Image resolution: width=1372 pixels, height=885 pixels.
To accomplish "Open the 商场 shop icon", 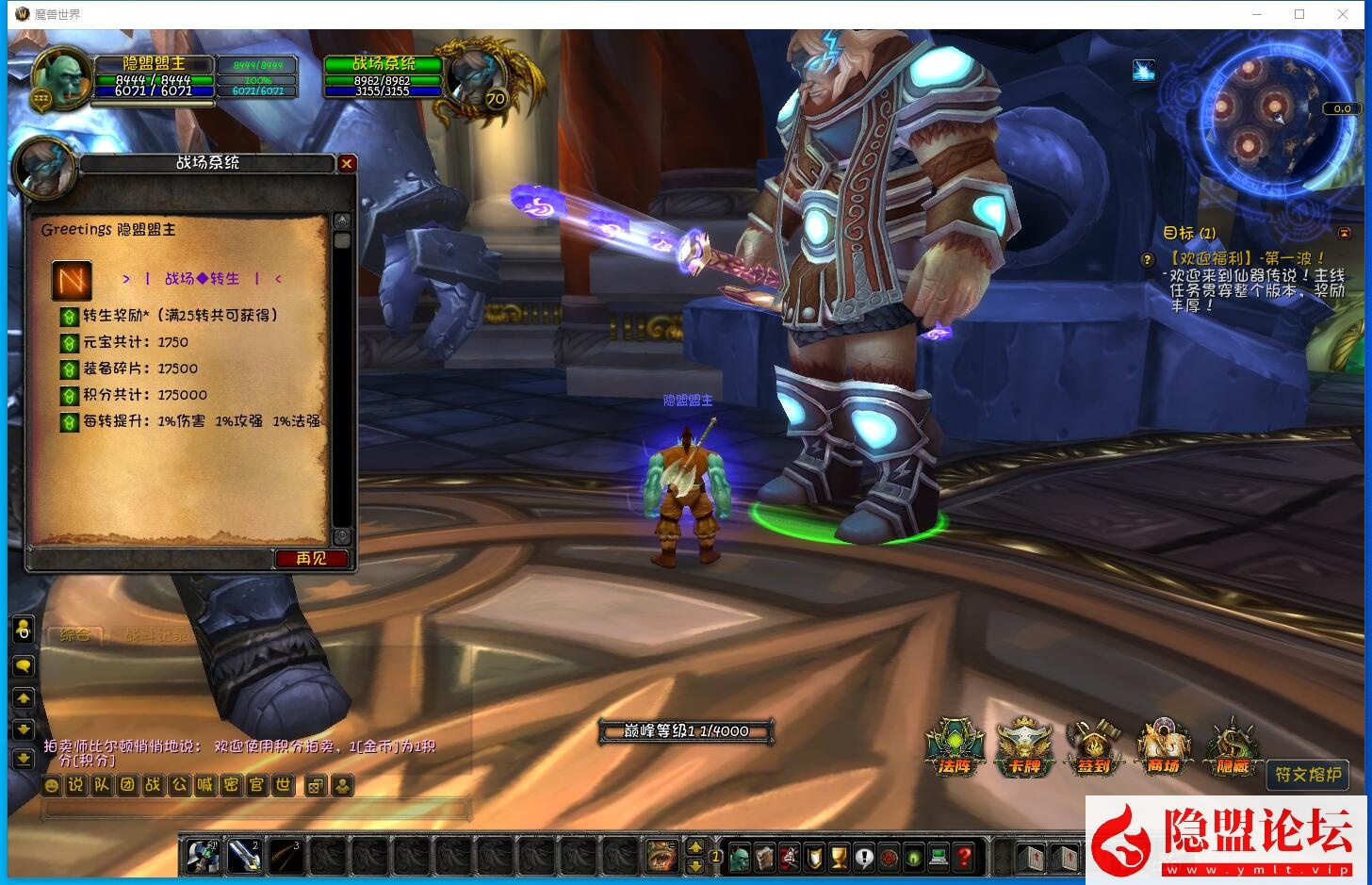I will click(1163, 748).
